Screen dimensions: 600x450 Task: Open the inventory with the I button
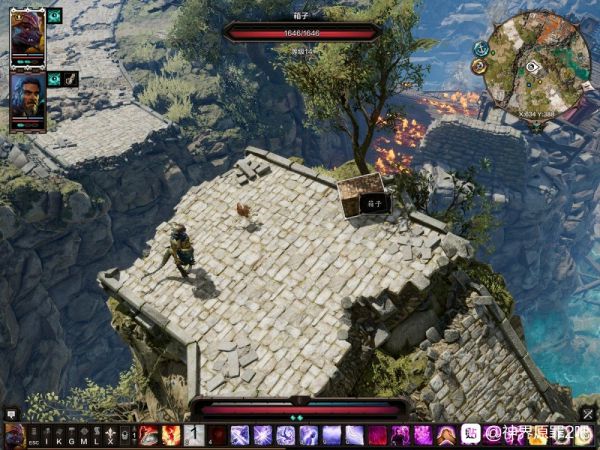(46, 436)
